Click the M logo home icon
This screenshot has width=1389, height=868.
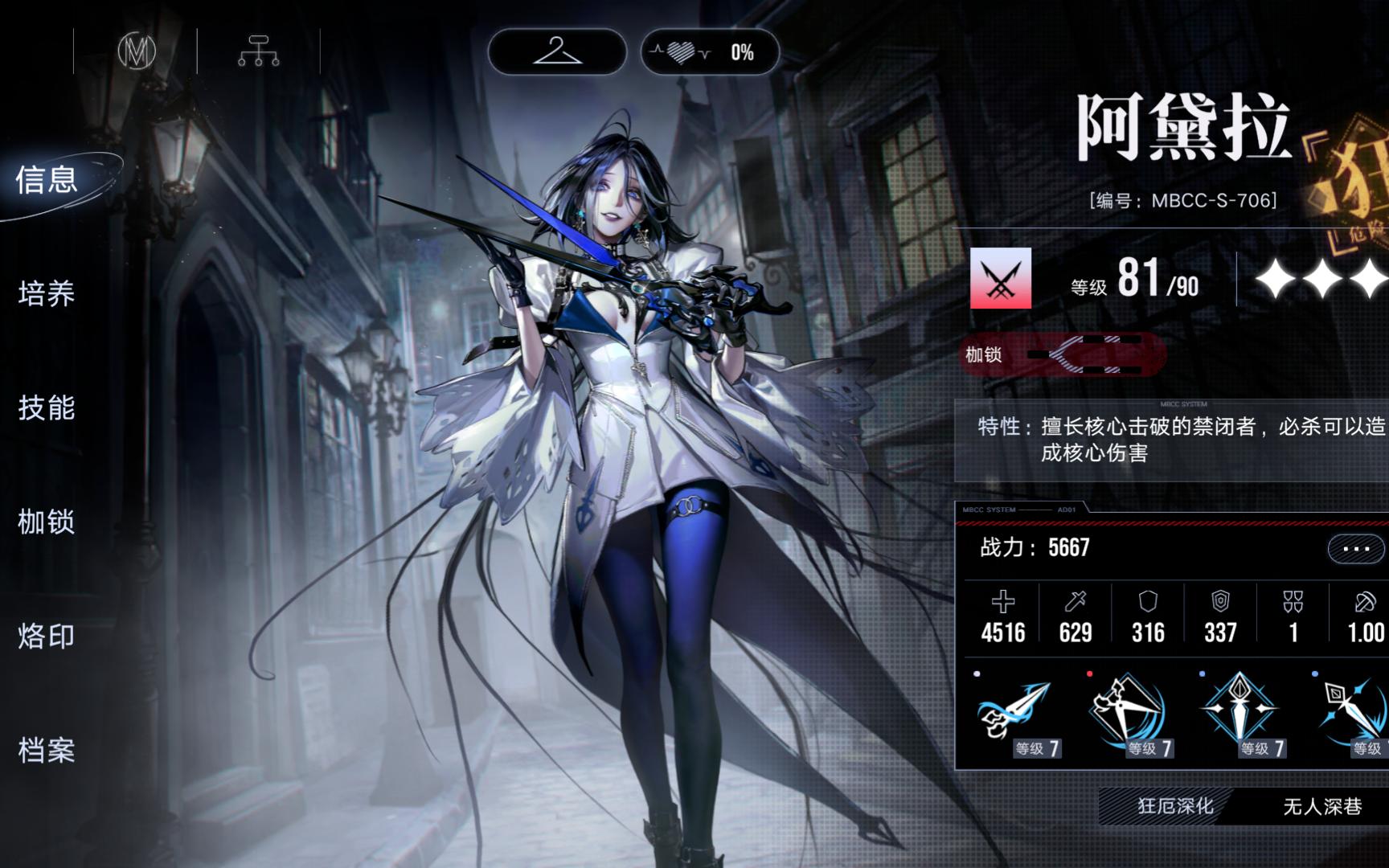137,51
